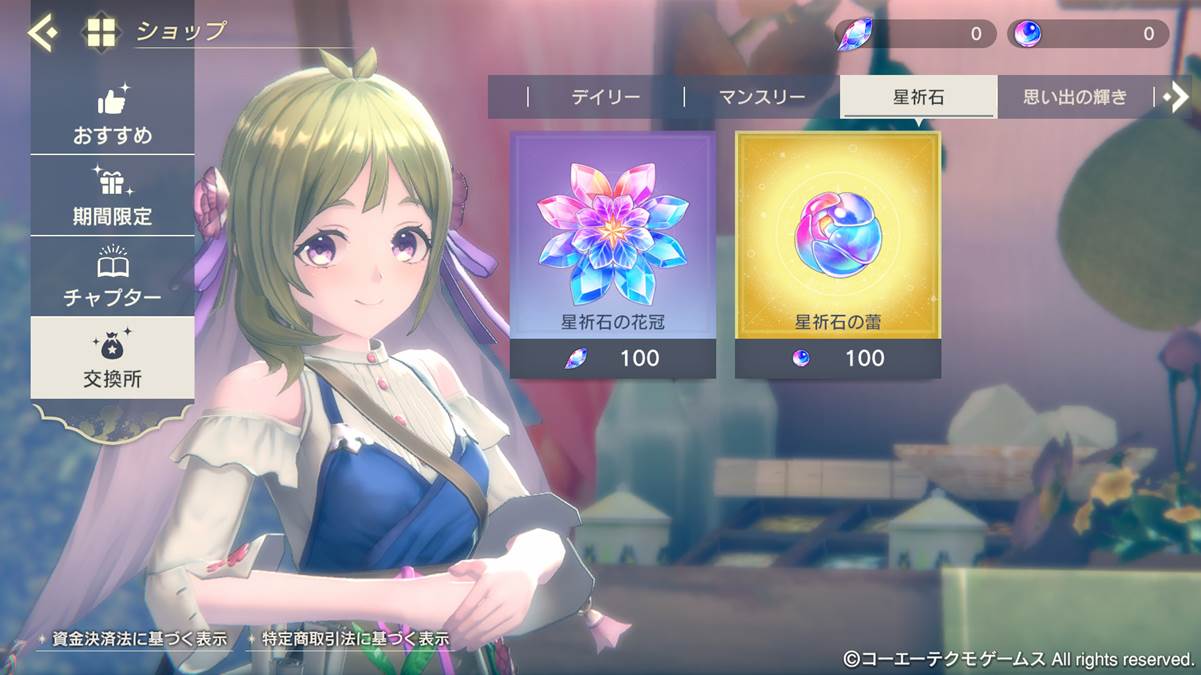Select the 交換所 exchange category
The image size is (1201, 675).
pos(112,358)
